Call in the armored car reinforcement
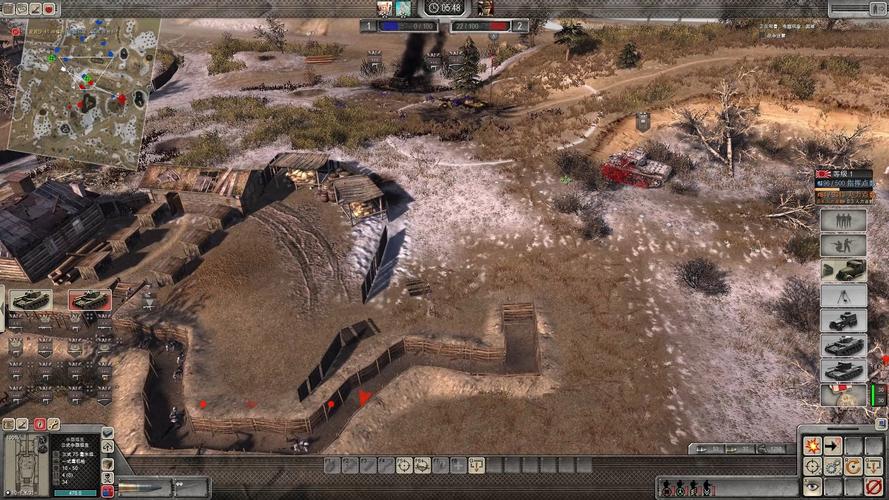This screenshot has width=889, height=500. [x=843, y=320]
